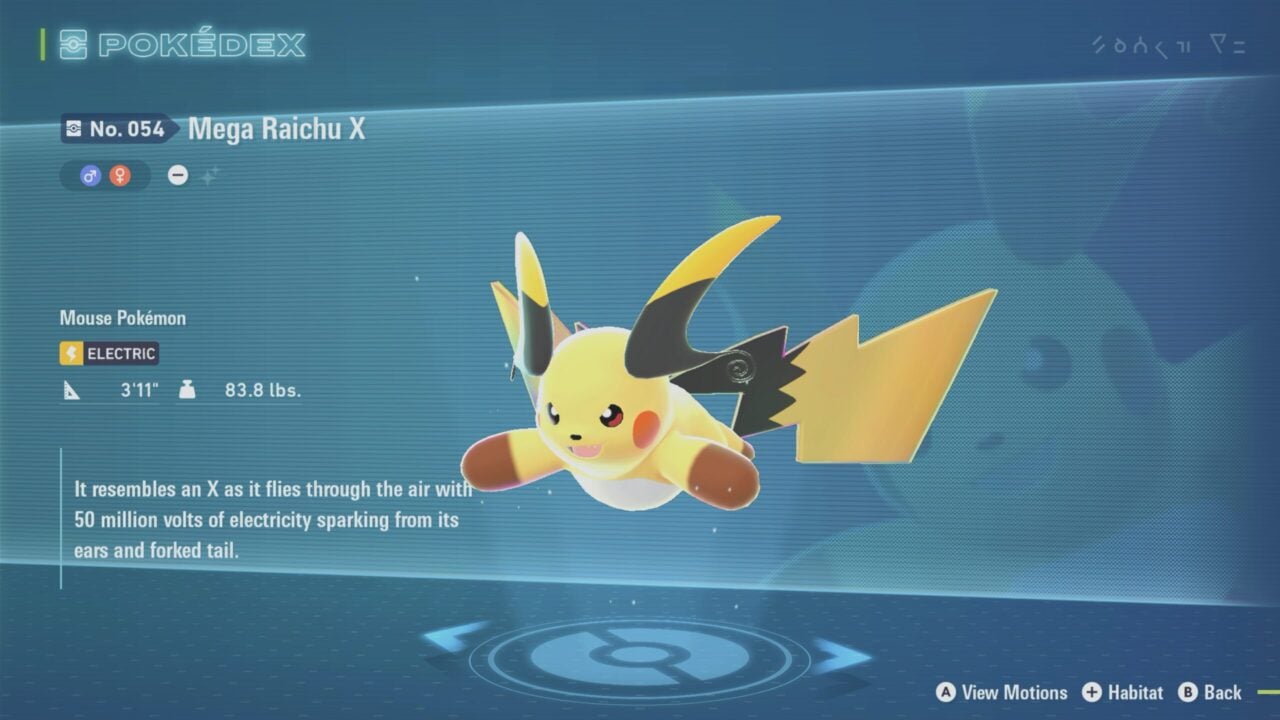
Task: Toggle the male gender display
Action: pos(89,175)
